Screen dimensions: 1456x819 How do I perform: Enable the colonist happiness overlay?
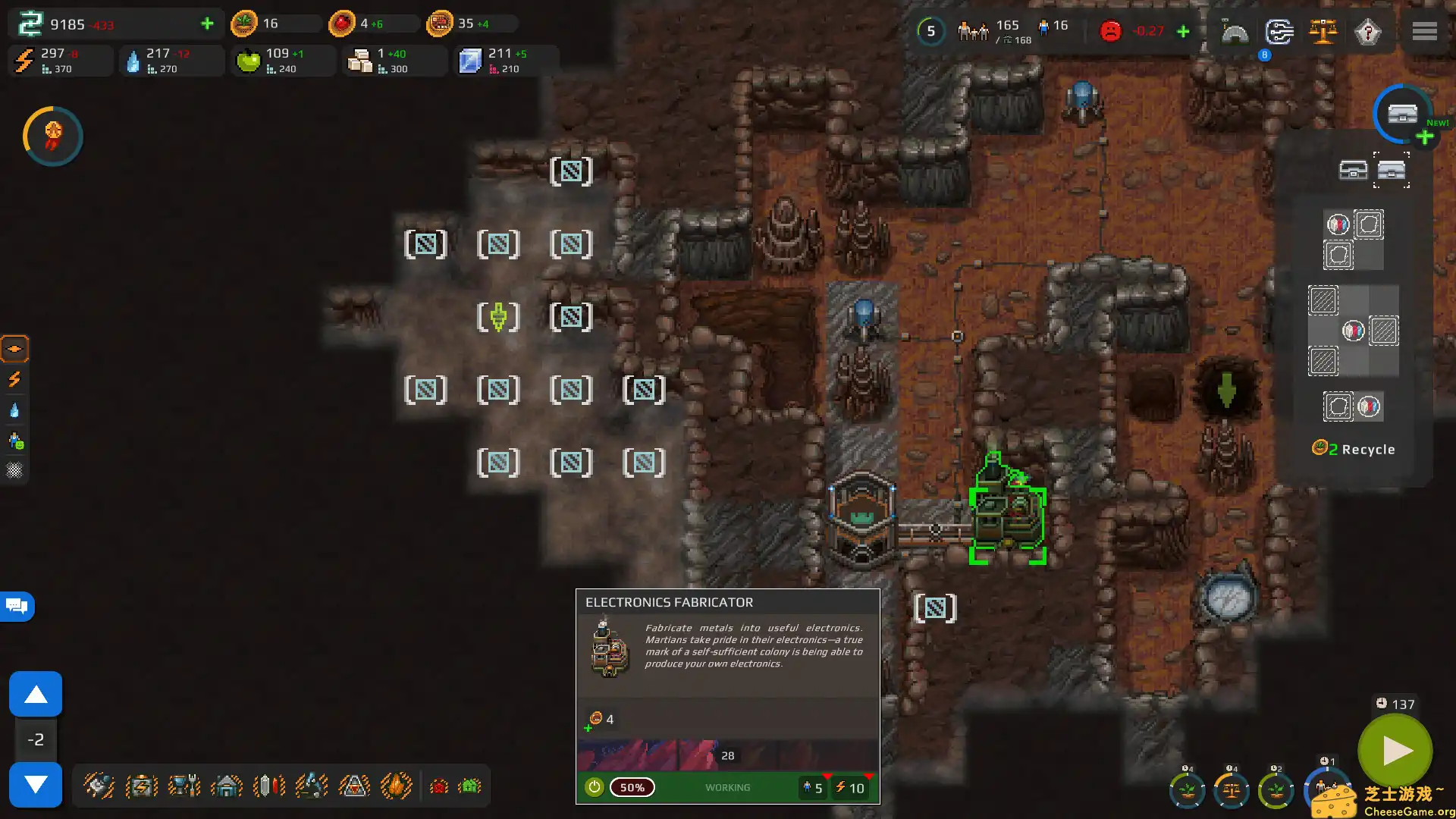15,441
